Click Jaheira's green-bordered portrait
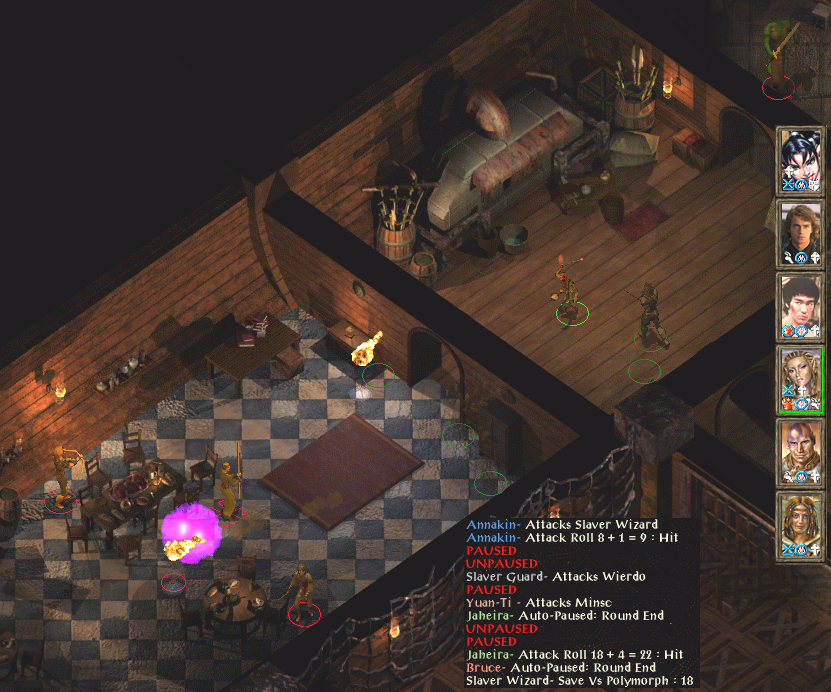Viewport: 831px width, 692px height. pyautogui.click(x=801, y=377)
